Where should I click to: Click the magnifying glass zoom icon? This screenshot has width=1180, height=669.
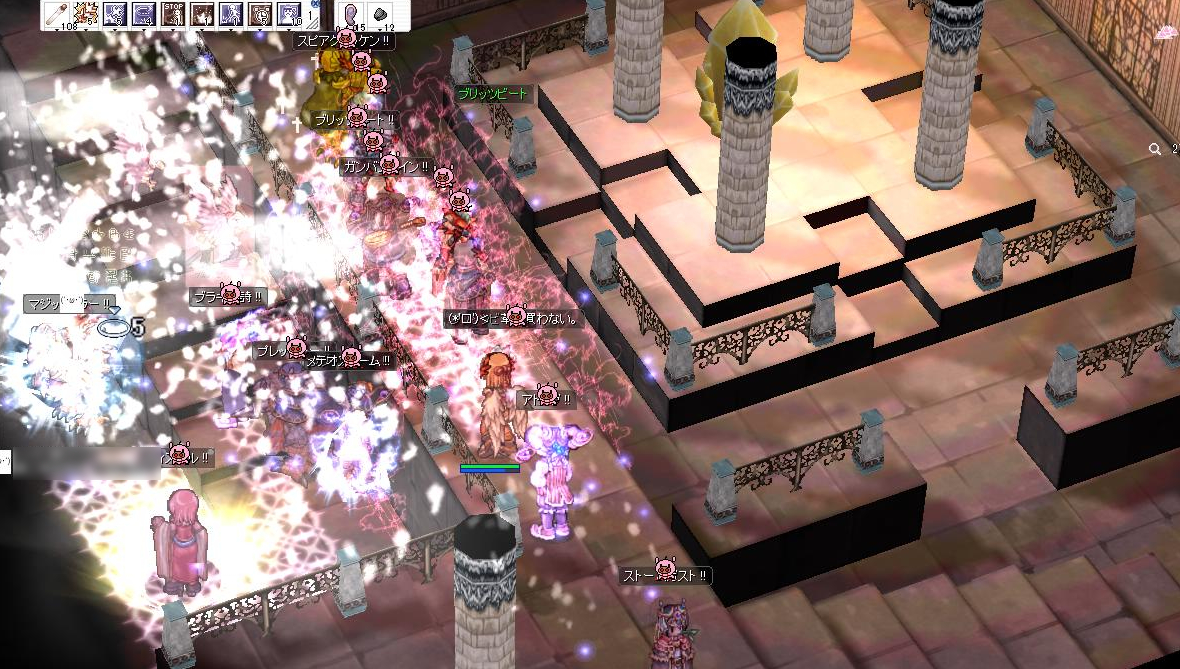(x=1155, y=149)
